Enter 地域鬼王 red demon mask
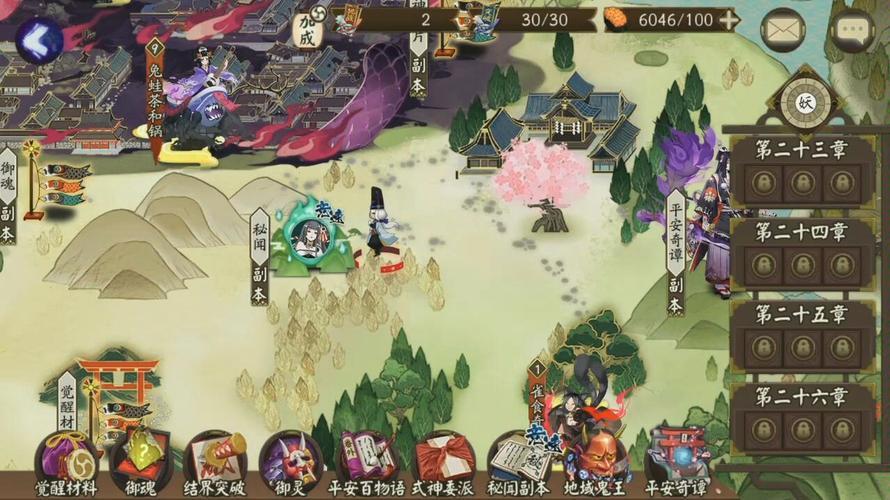The height and width of the screenshot is (500, 890). 598,460
